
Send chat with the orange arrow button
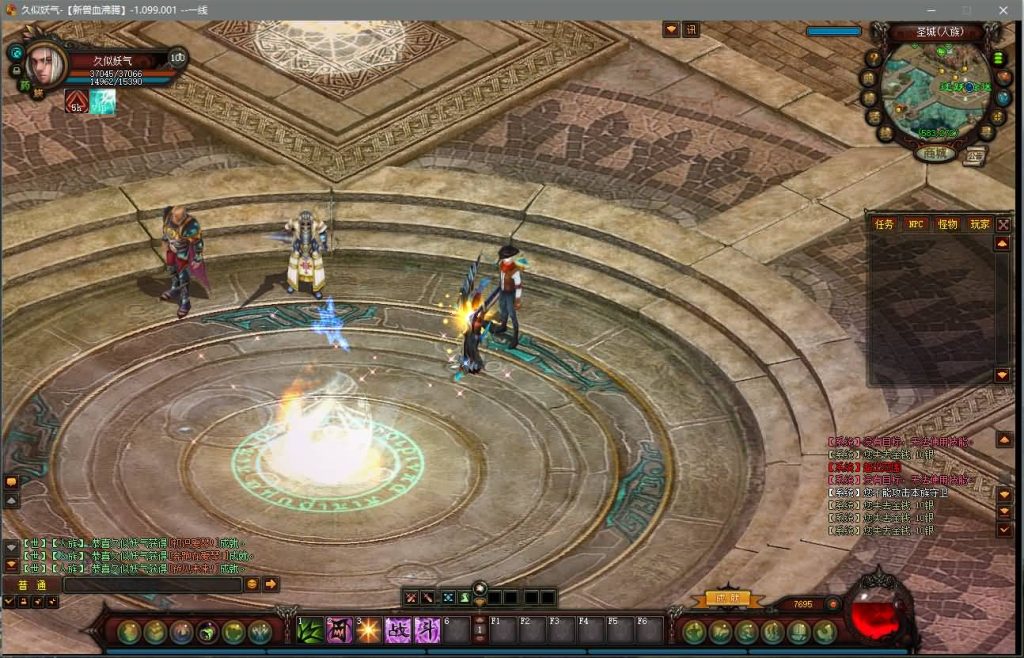(x=271, y=584)
